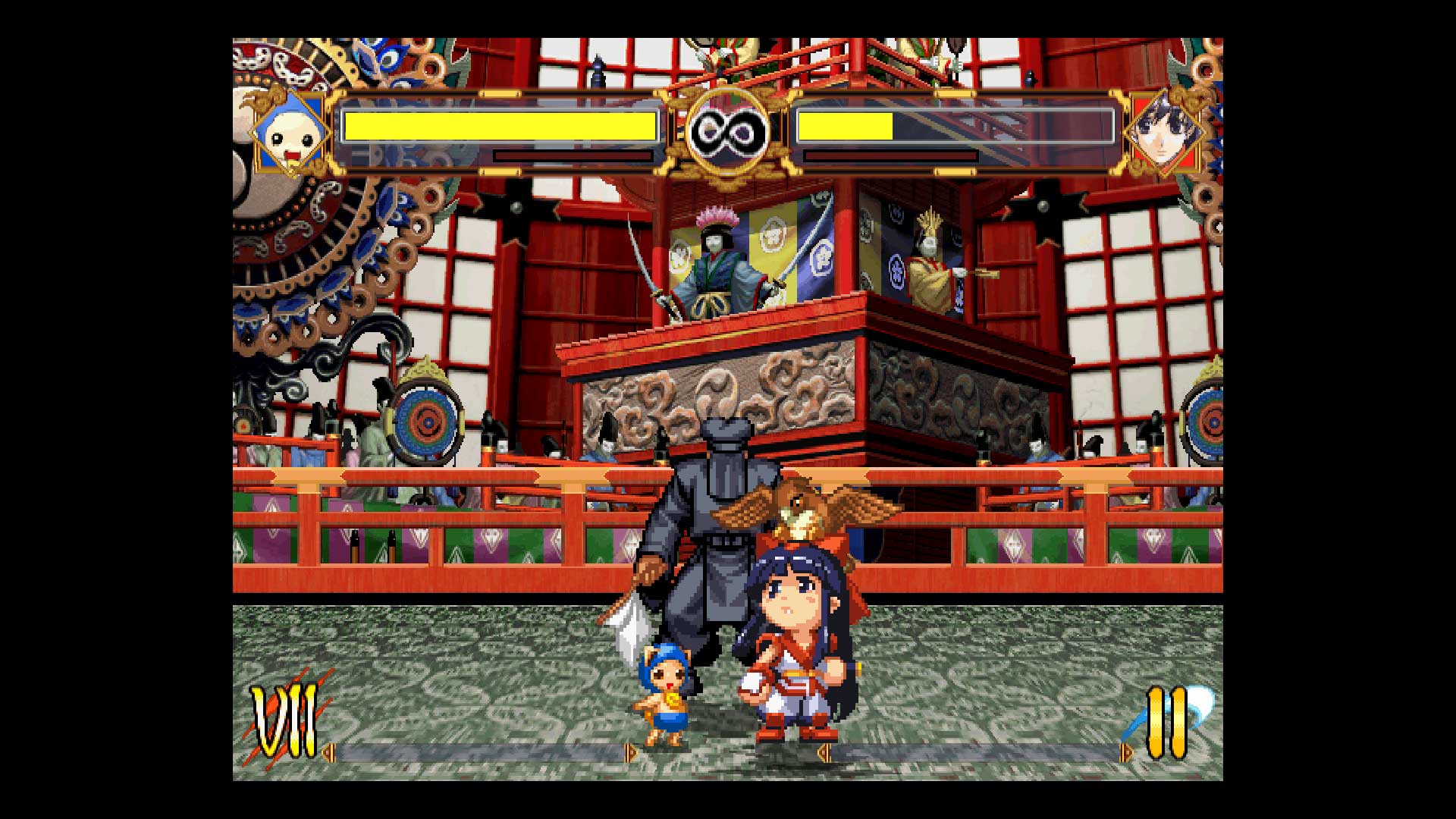Toggle the right player's yellow health bar

842,124
